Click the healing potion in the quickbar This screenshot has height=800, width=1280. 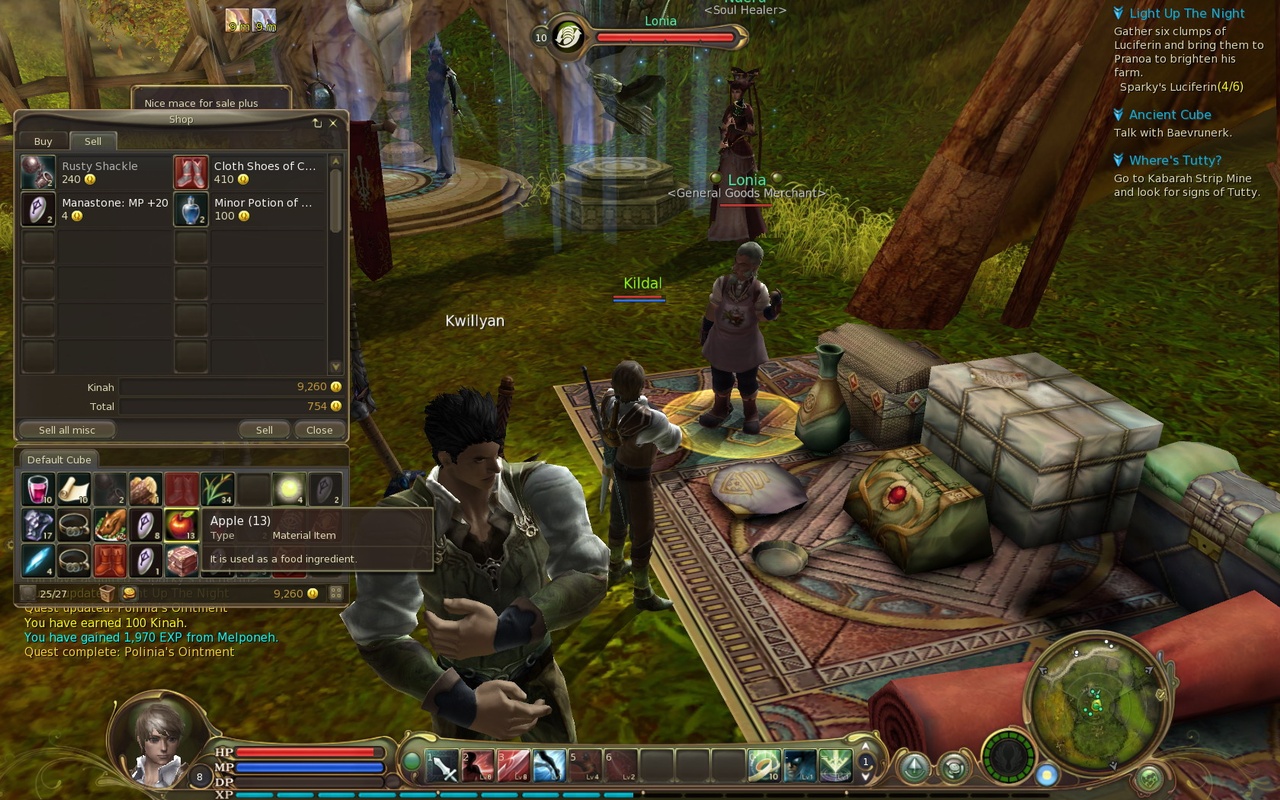pos(764,766)
